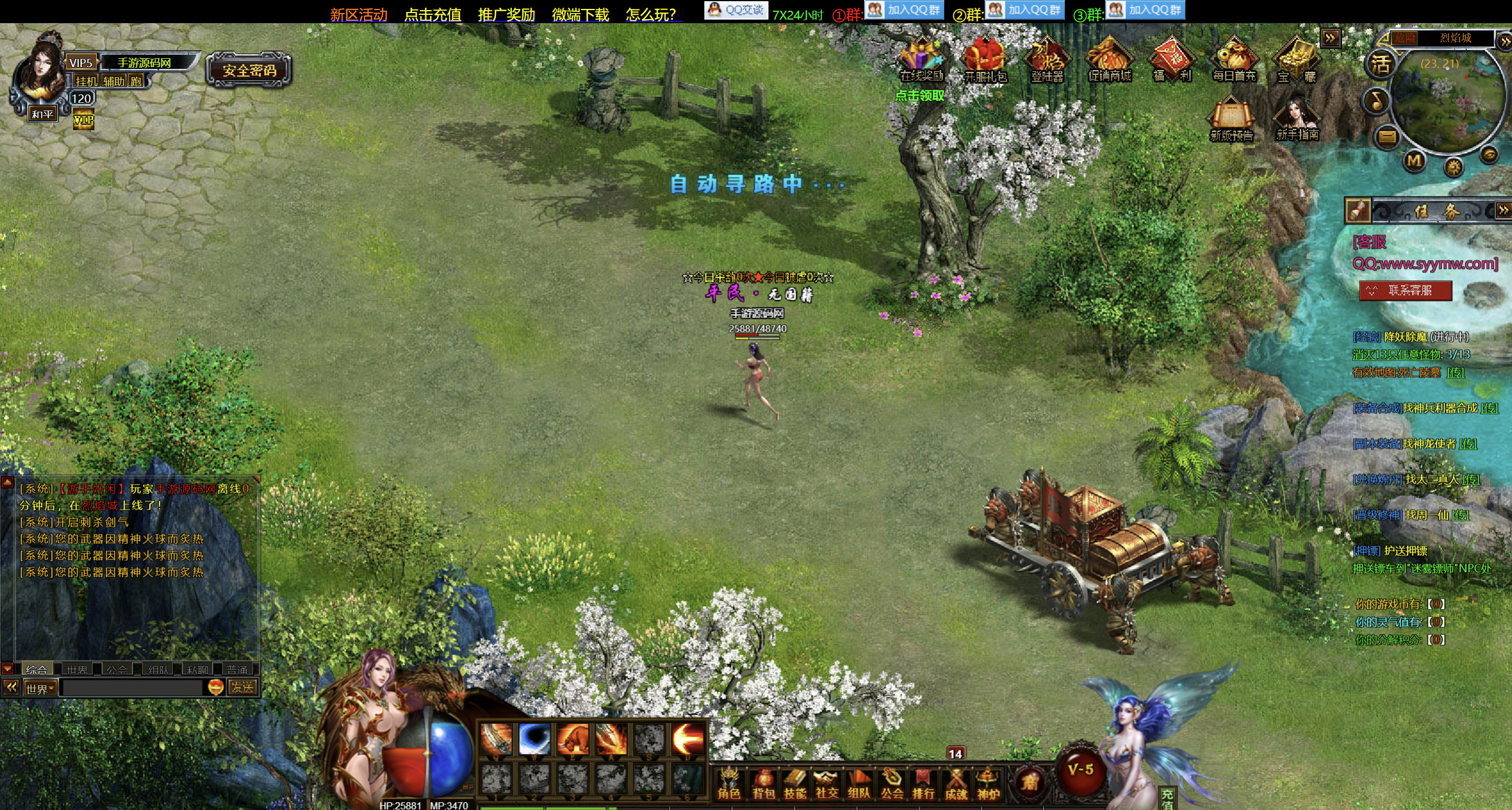Open the 安全密码 security password button
This screenshot has width=1512, height=810.
(x=249, y=71)
